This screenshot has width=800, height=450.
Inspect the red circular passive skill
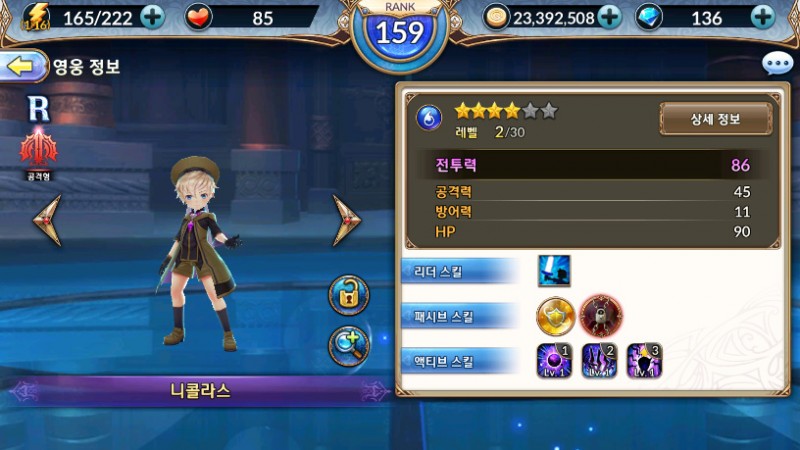coord(601,316)
